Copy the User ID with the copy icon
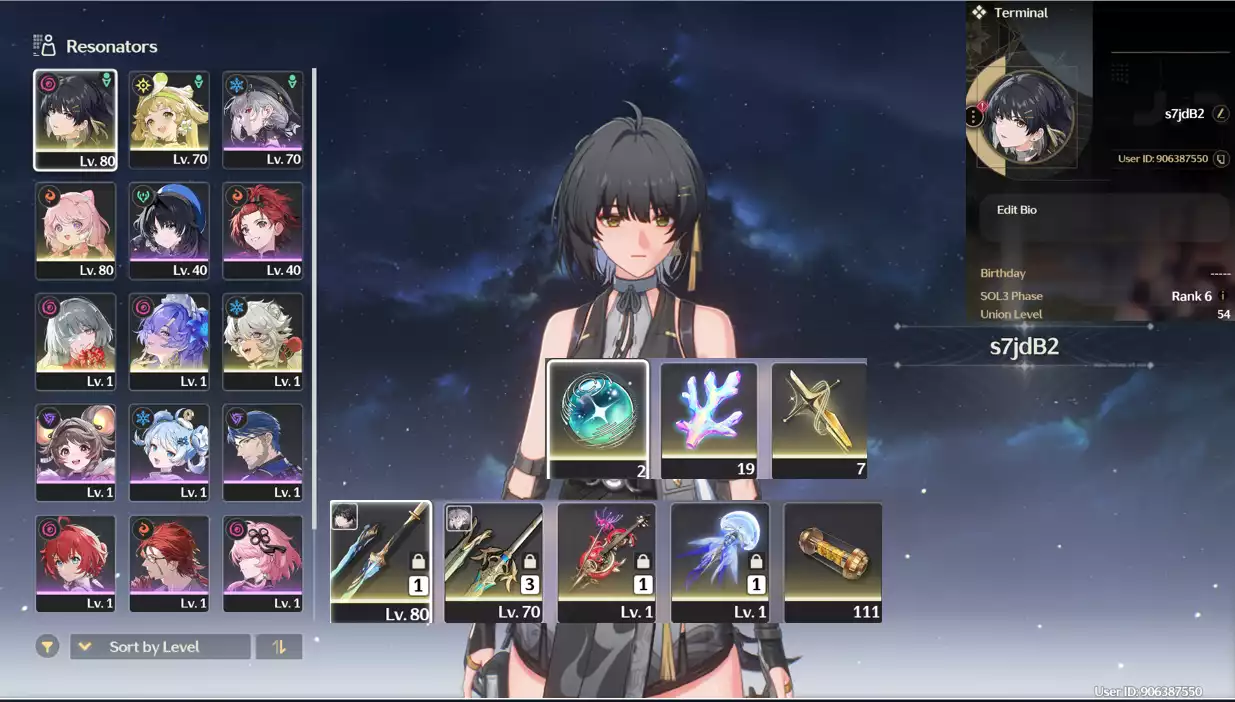The width and height of the screenshot is (1235, 702). click(1220, 159)
